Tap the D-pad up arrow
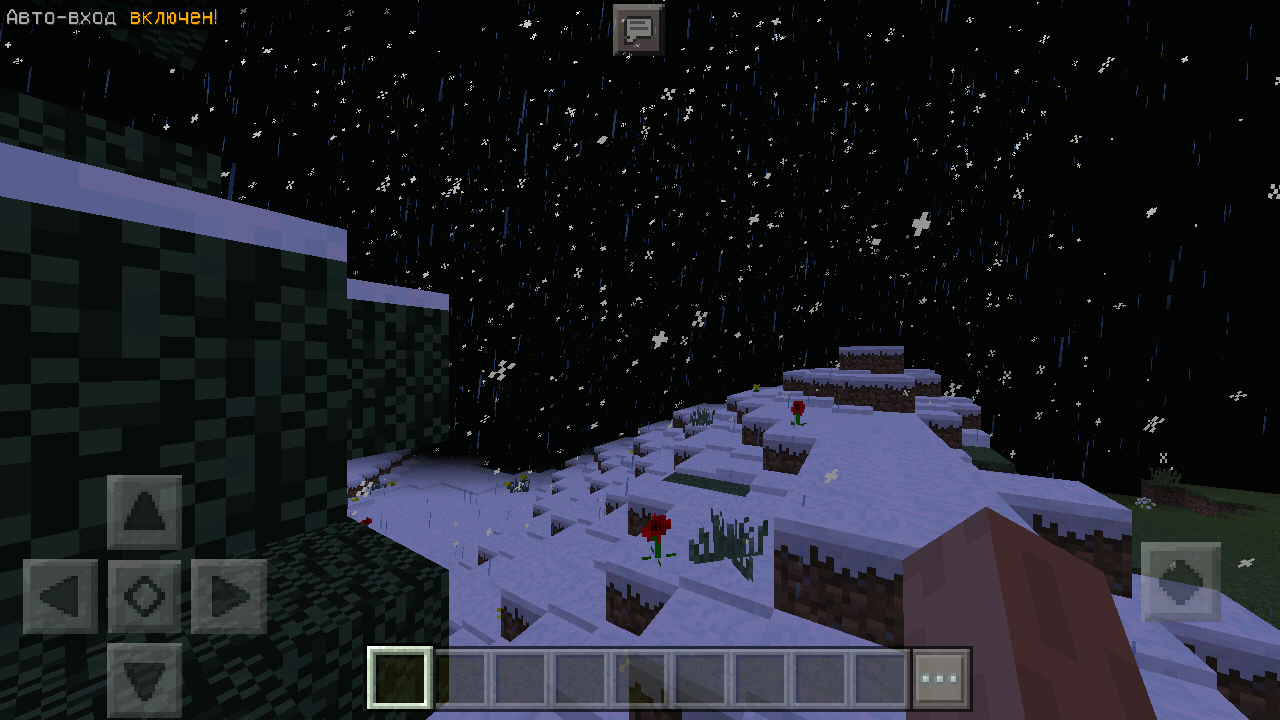Viewport: 1280px width, 720px height. pyautogui.click(x=145, y=512)
